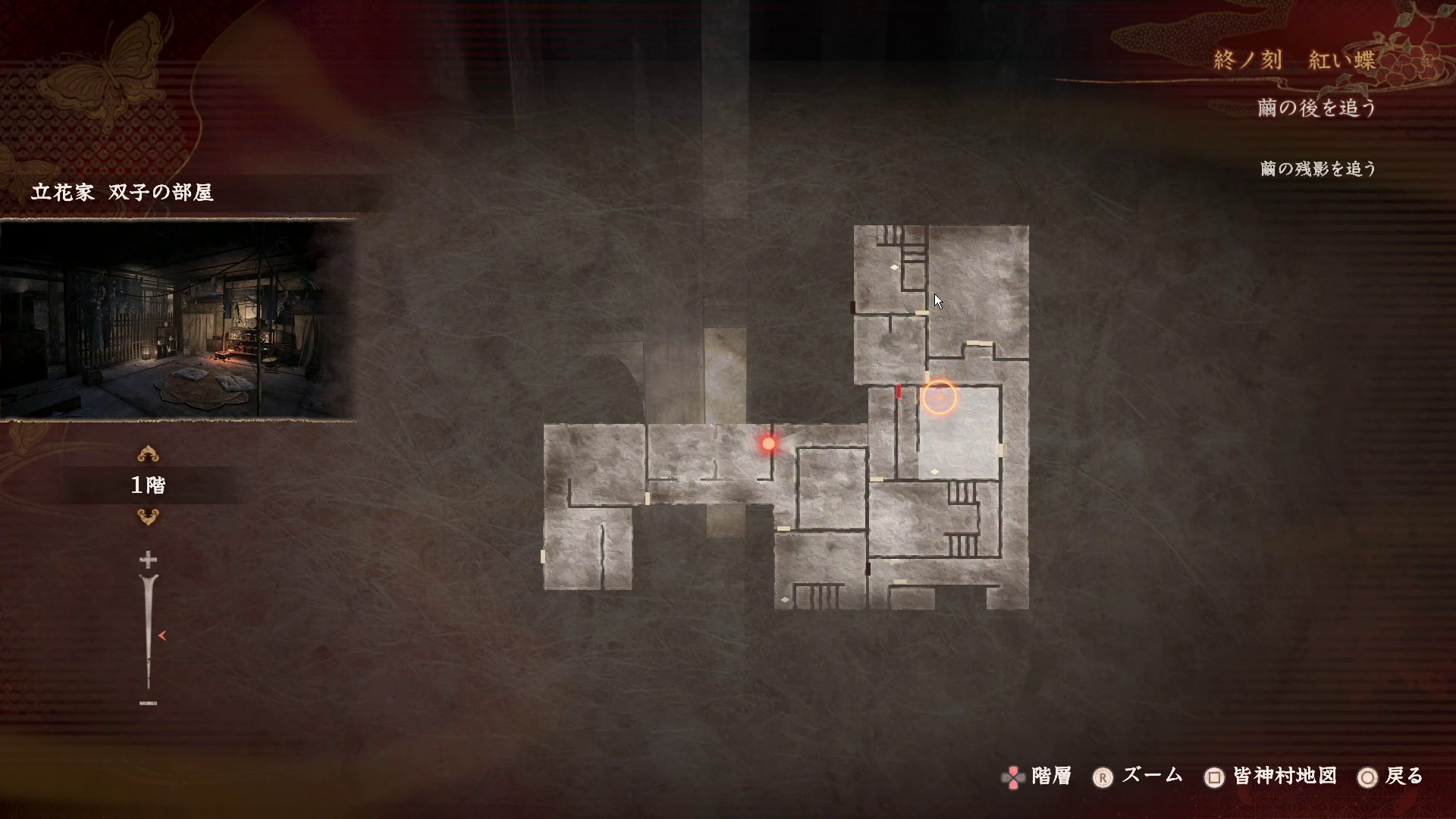Zoom in with the plus icon
This screenshot has width=1456, height=819.
[148, 560]
